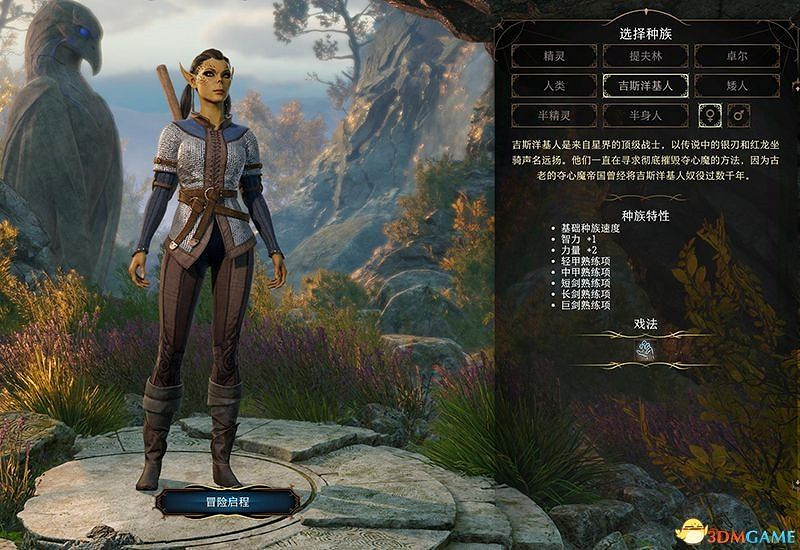Choose the 提夫林 (Tiefling) race

point(645,56)
